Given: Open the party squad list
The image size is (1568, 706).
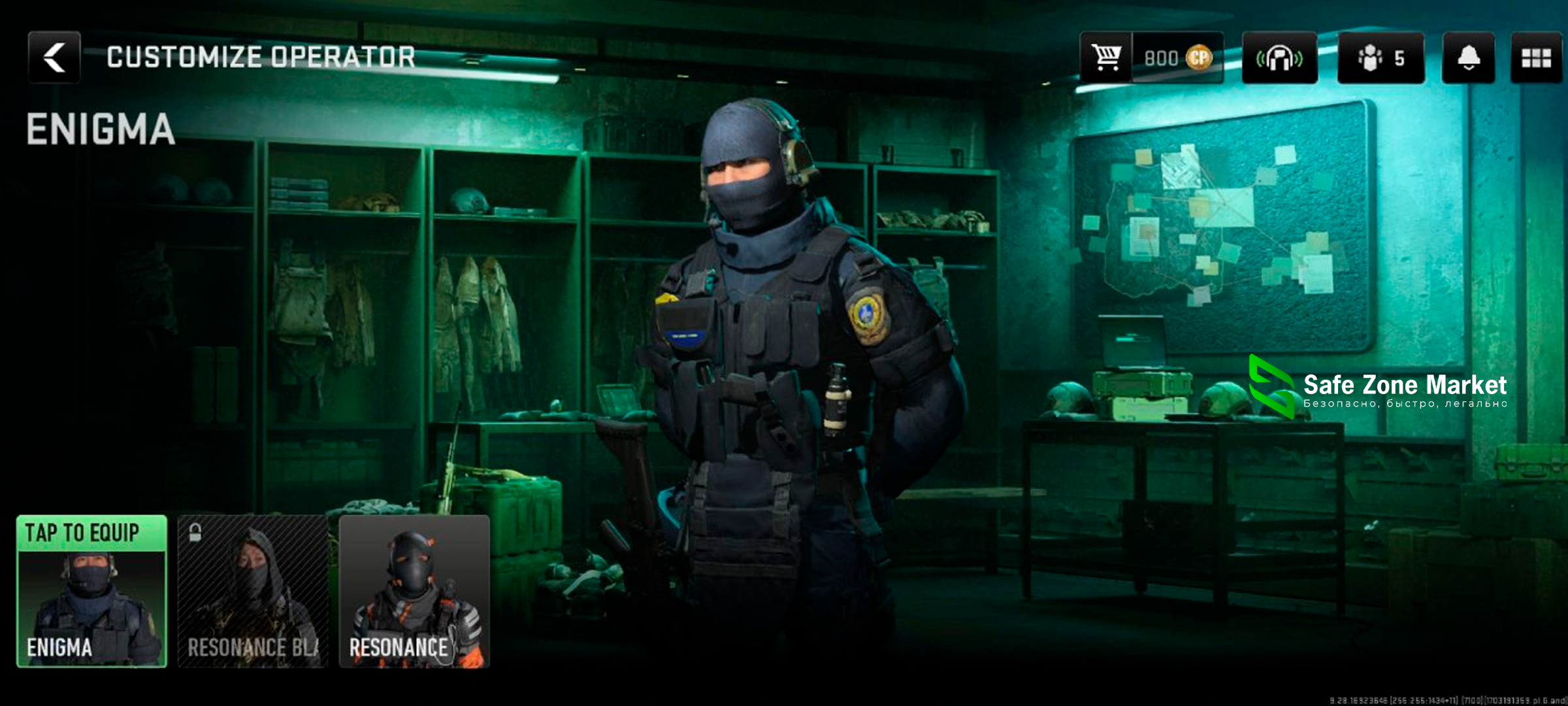Looking at the screenshot, I should tap(1380, 58).
